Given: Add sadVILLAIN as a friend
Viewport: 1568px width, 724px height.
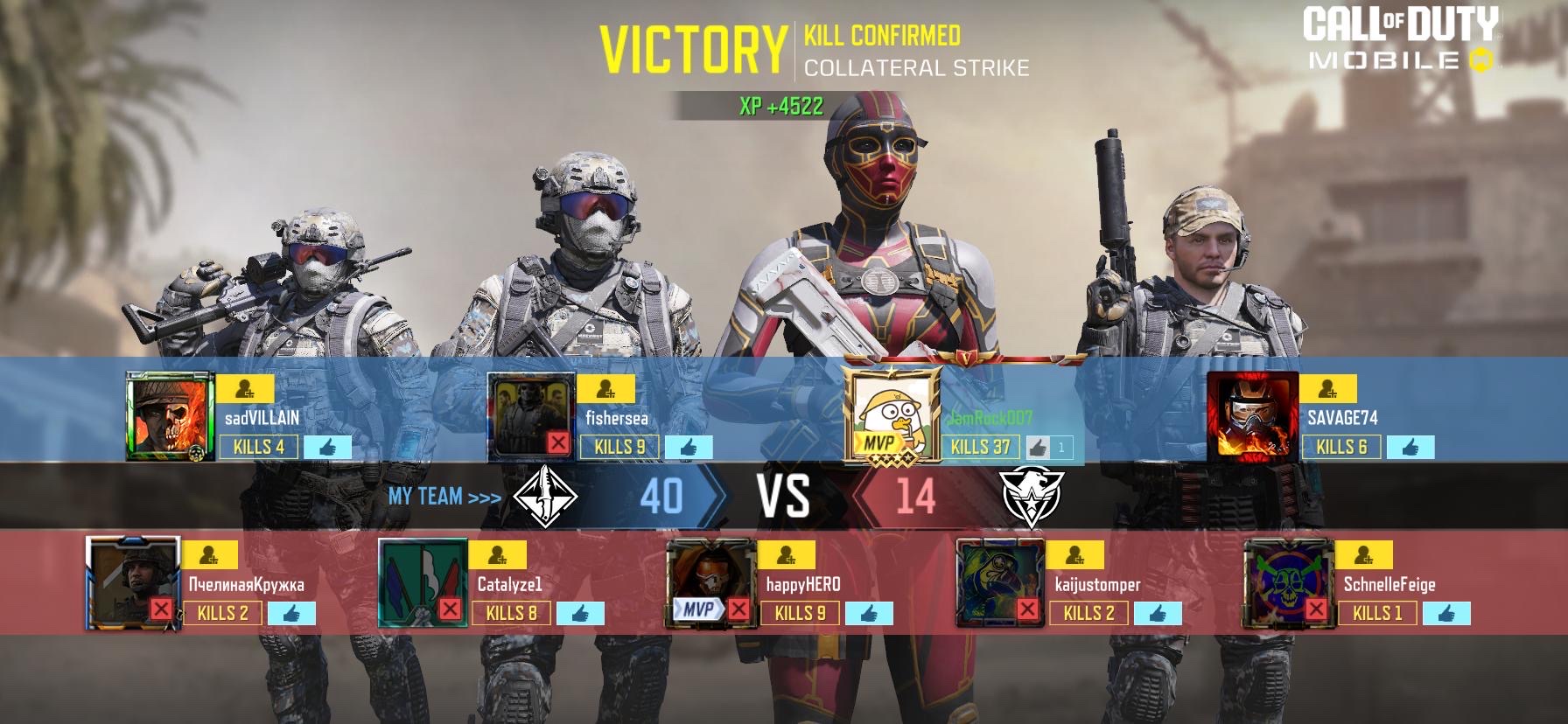Looking at the screenshot, I should (x=246, y=389).
